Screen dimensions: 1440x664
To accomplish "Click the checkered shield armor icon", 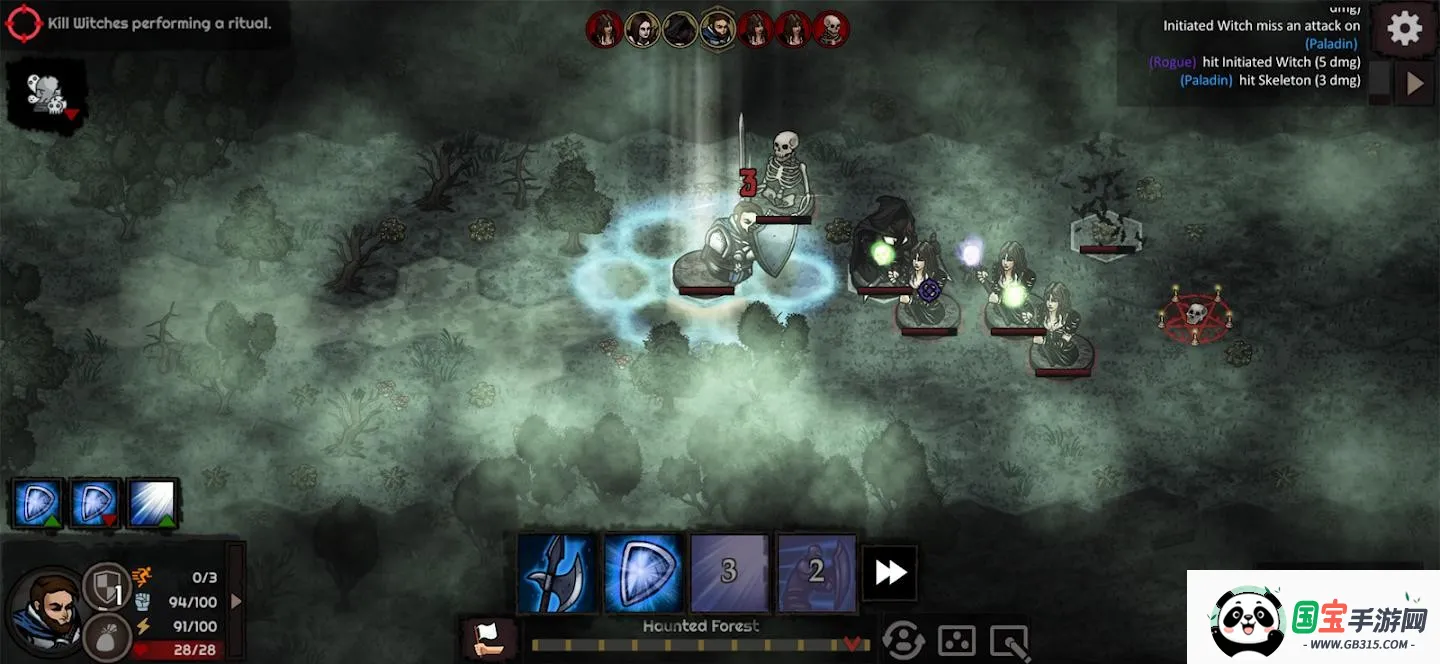I will [105, 586].
